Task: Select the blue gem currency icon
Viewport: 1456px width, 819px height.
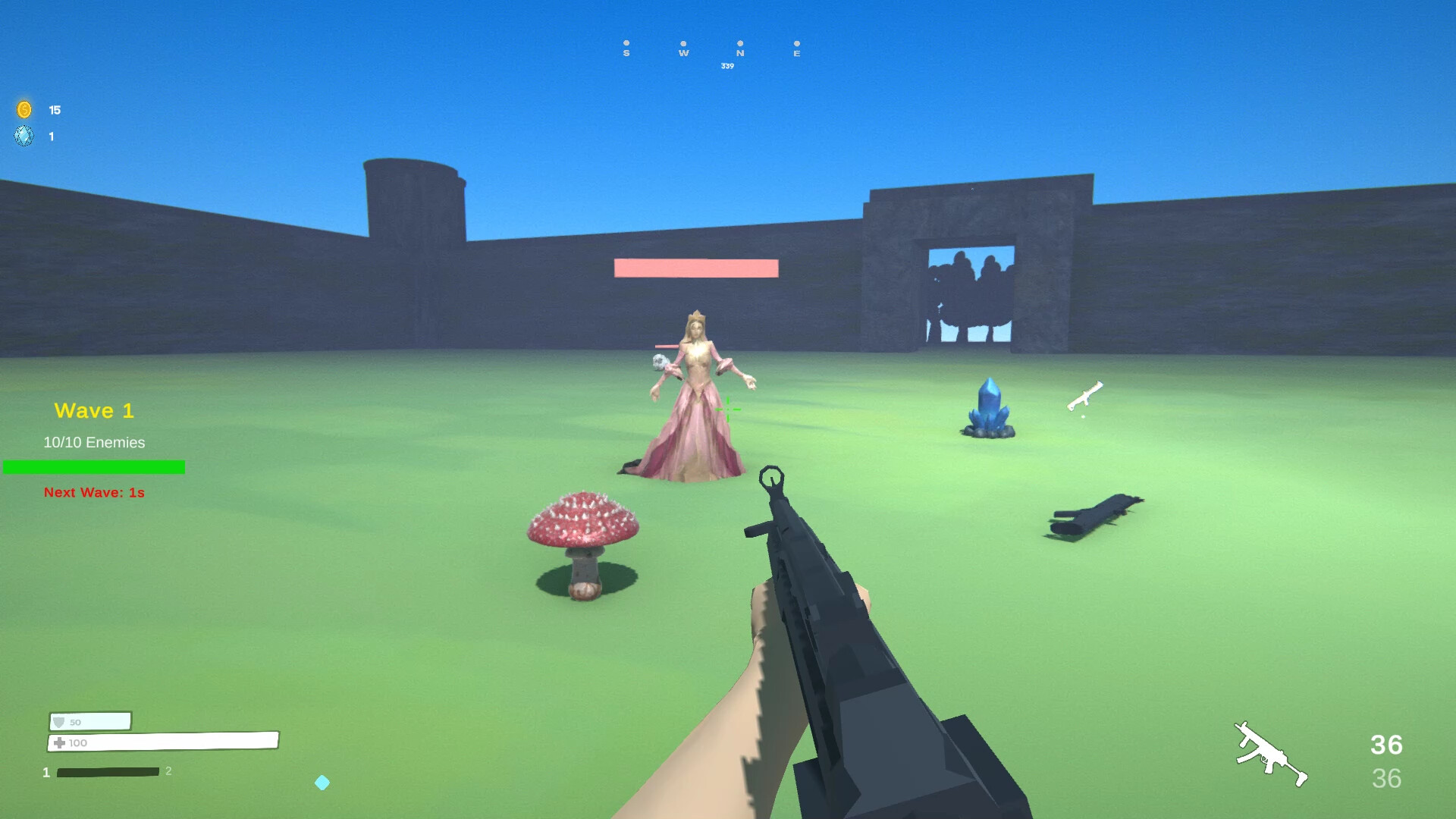Action: 24,136
